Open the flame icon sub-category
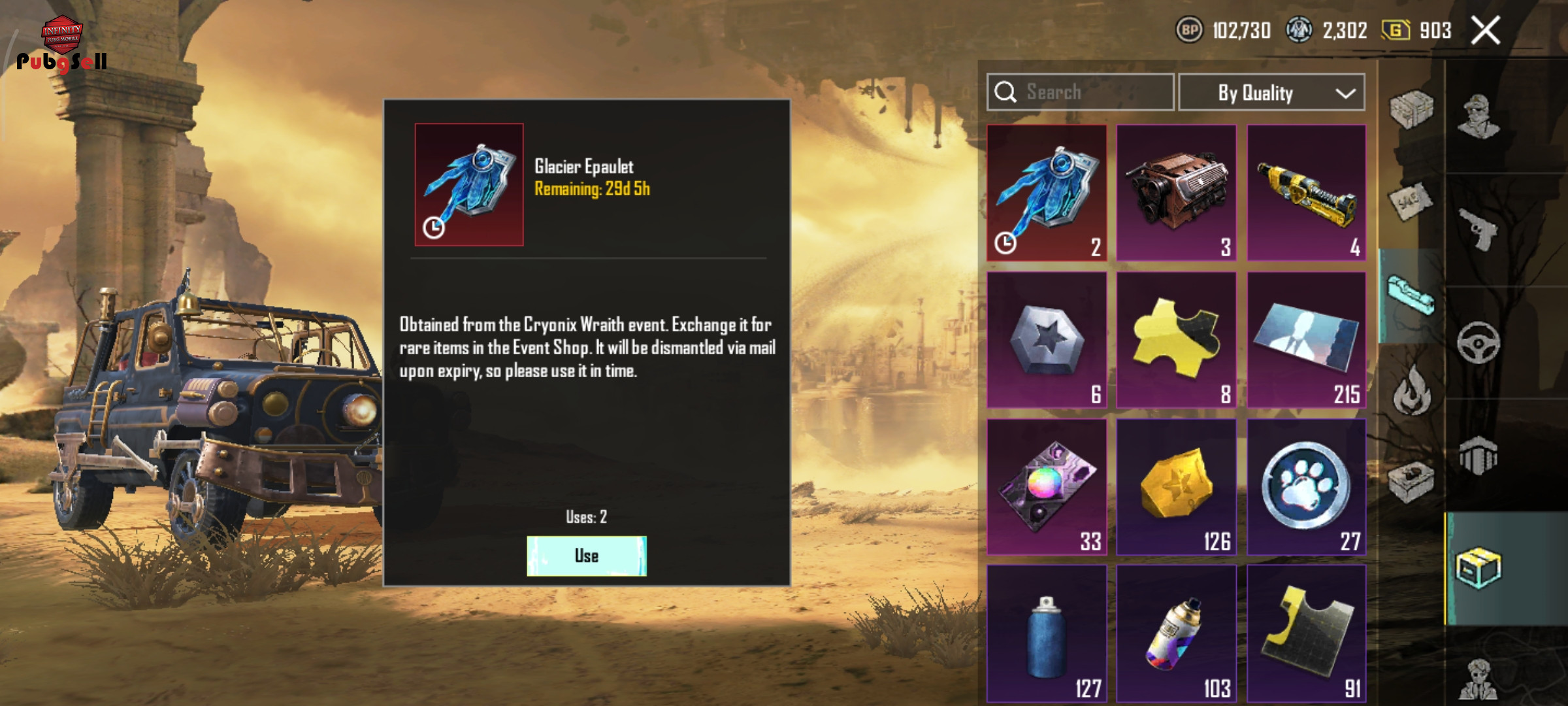This screenshot has width=1568, height=706. (1411, 391)
